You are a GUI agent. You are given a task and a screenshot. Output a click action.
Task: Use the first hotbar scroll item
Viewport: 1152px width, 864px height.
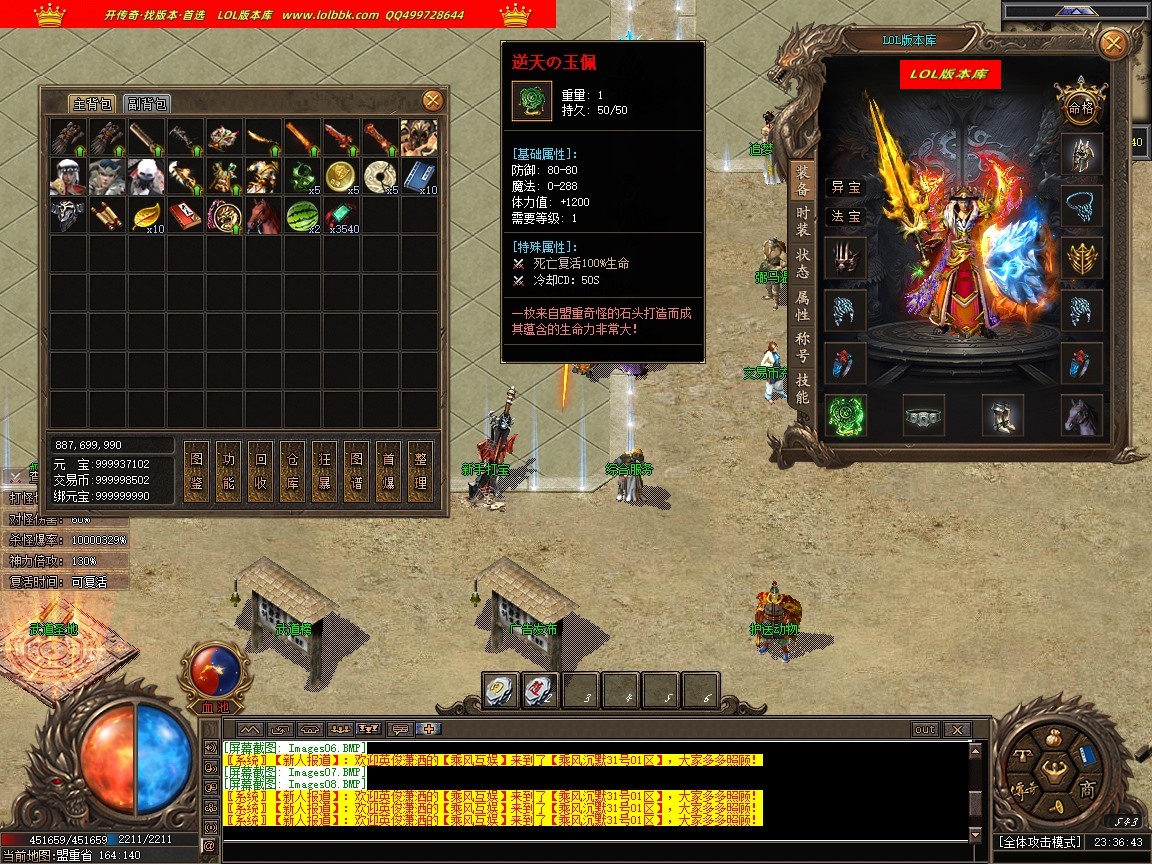(501, 689)
